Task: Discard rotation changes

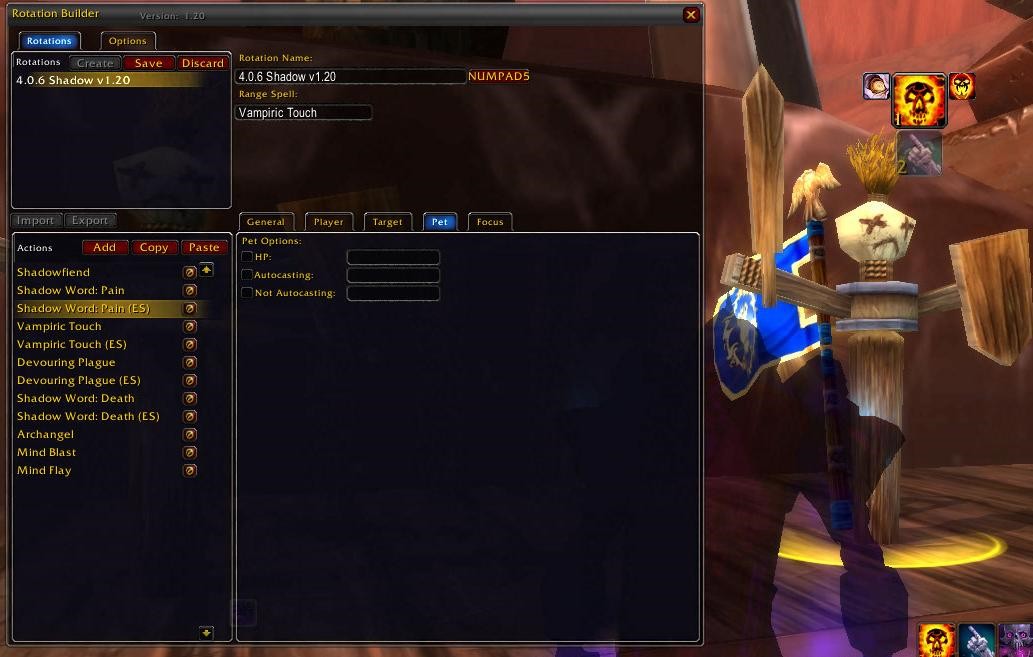Action: [202, 63]
